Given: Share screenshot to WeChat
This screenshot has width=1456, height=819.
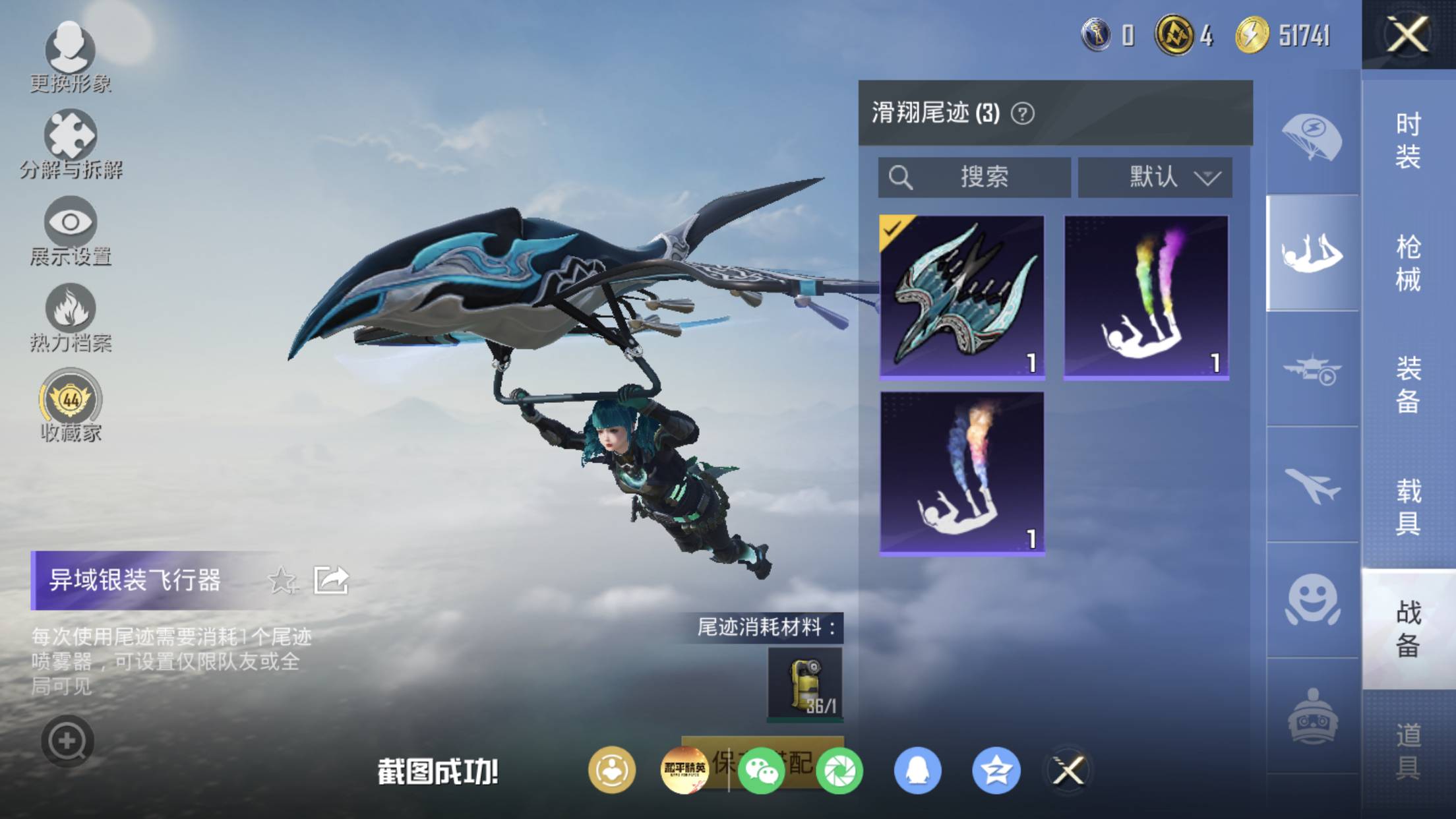Looking at the screenshot, I should [x=761, y=770].
